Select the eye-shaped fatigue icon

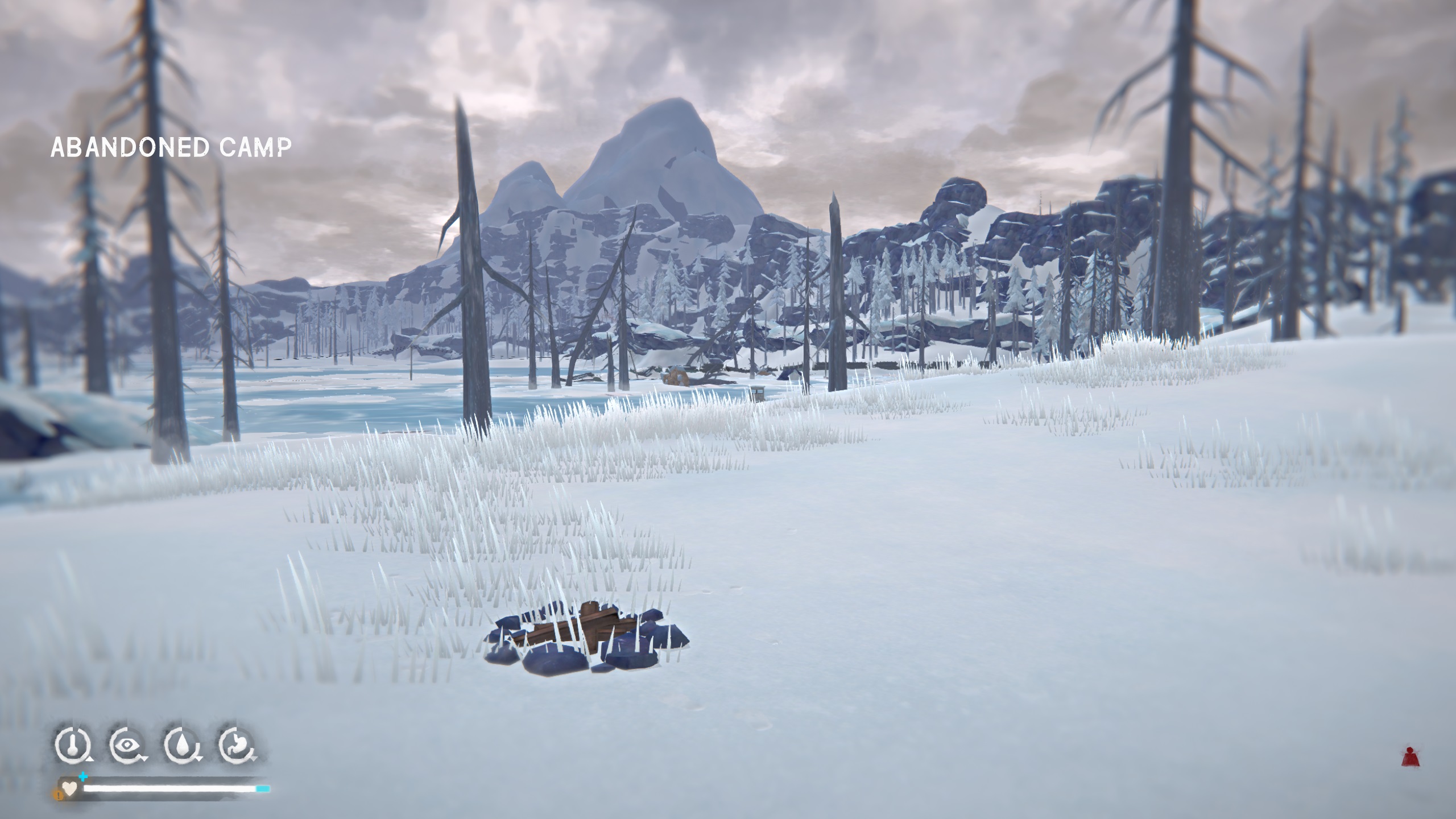[x=126, y=744]
